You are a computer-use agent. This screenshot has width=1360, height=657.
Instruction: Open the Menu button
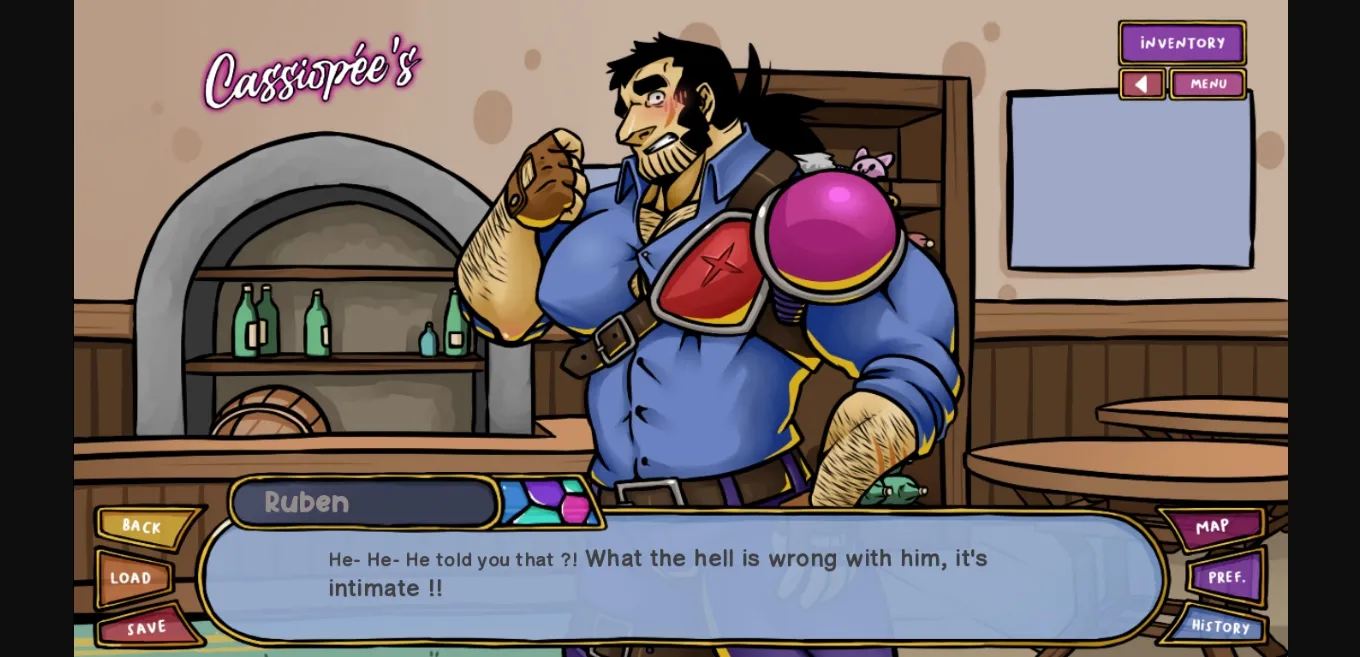1208,84
